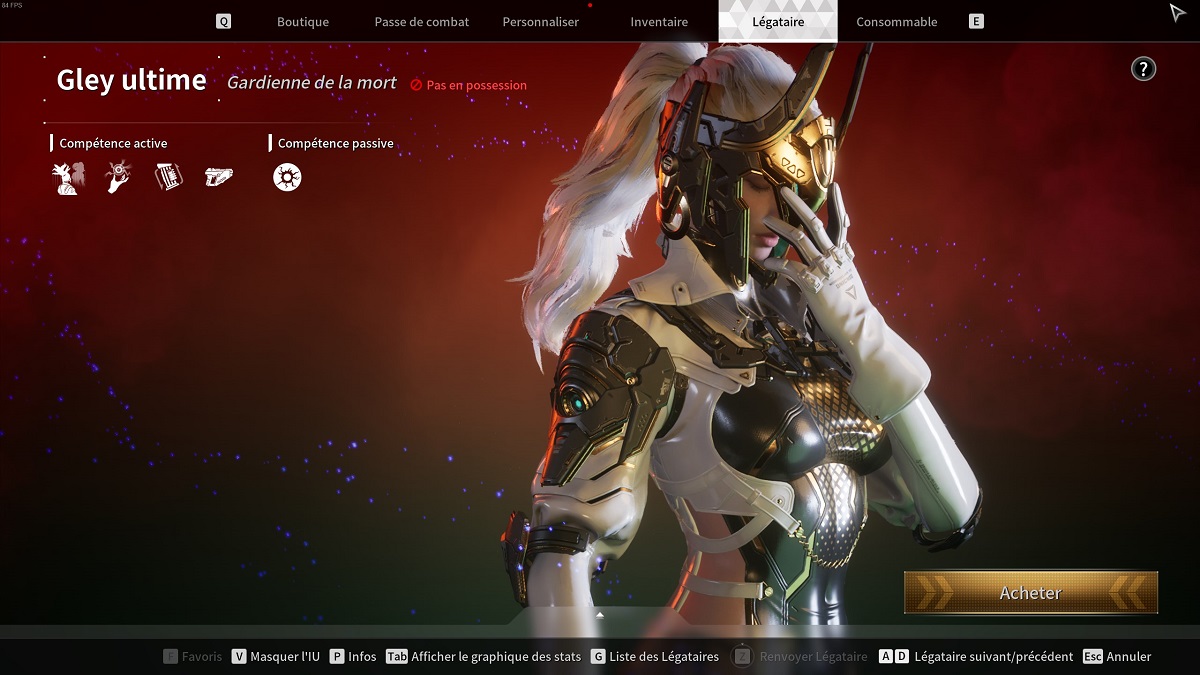Open the question mark help button
This screenshot has width=1200, height=675.
click(x=1143, y=69)
